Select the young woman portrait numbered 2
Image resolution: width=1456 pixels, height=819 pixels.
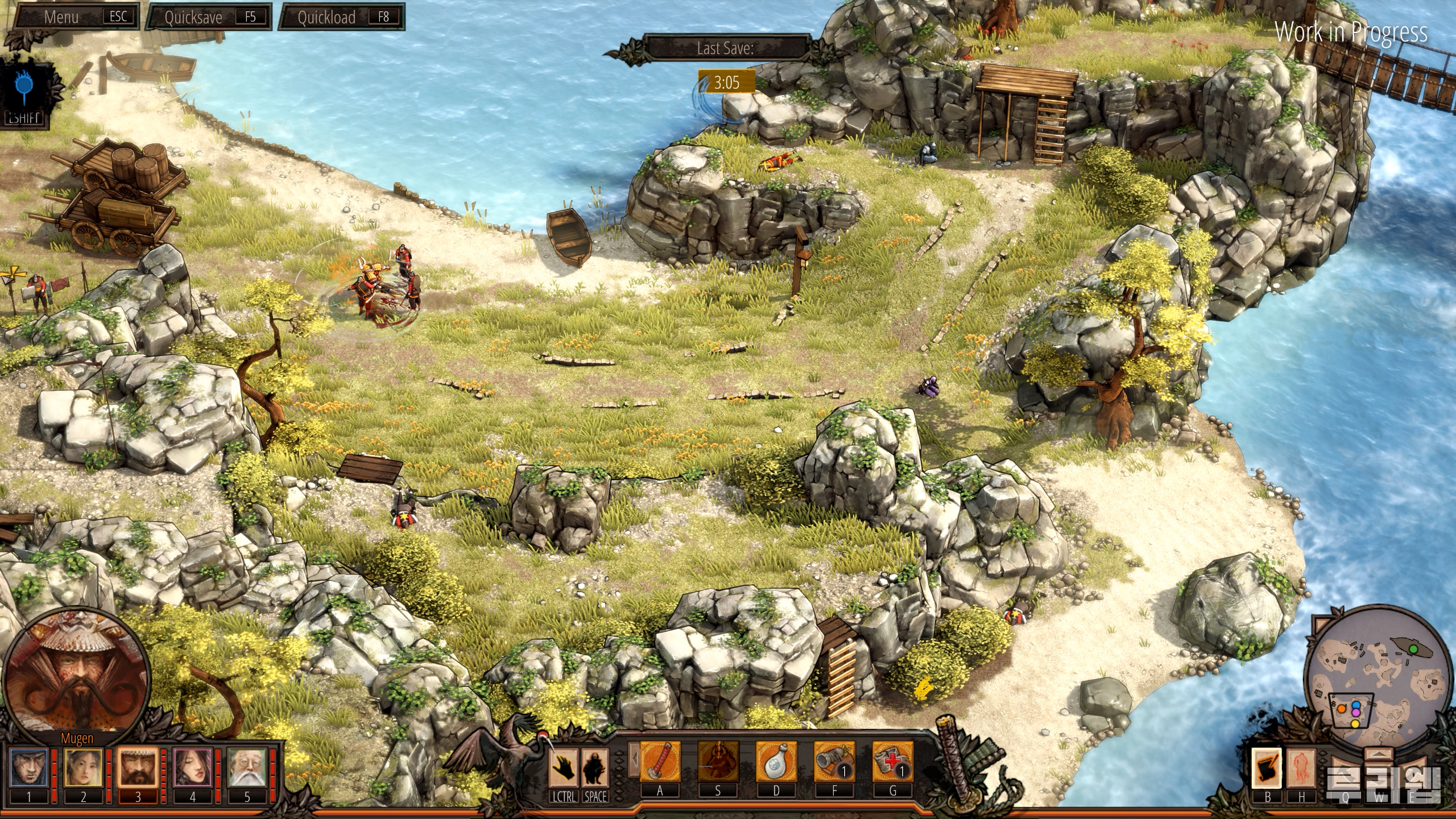tap(83, 767)
